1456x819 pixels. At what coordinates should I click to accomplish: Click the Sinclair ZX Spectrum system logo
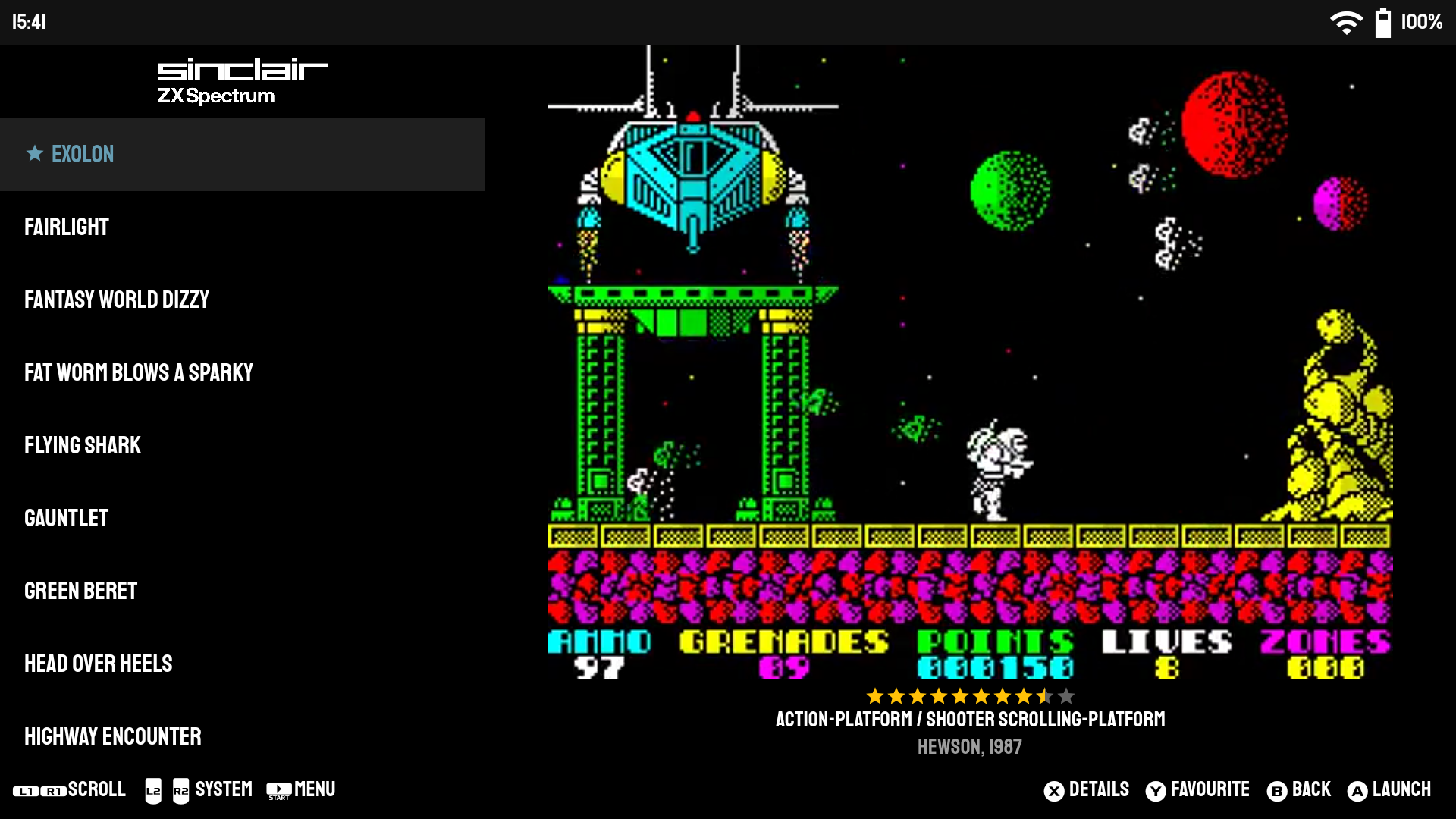click(x=242, y=80)
